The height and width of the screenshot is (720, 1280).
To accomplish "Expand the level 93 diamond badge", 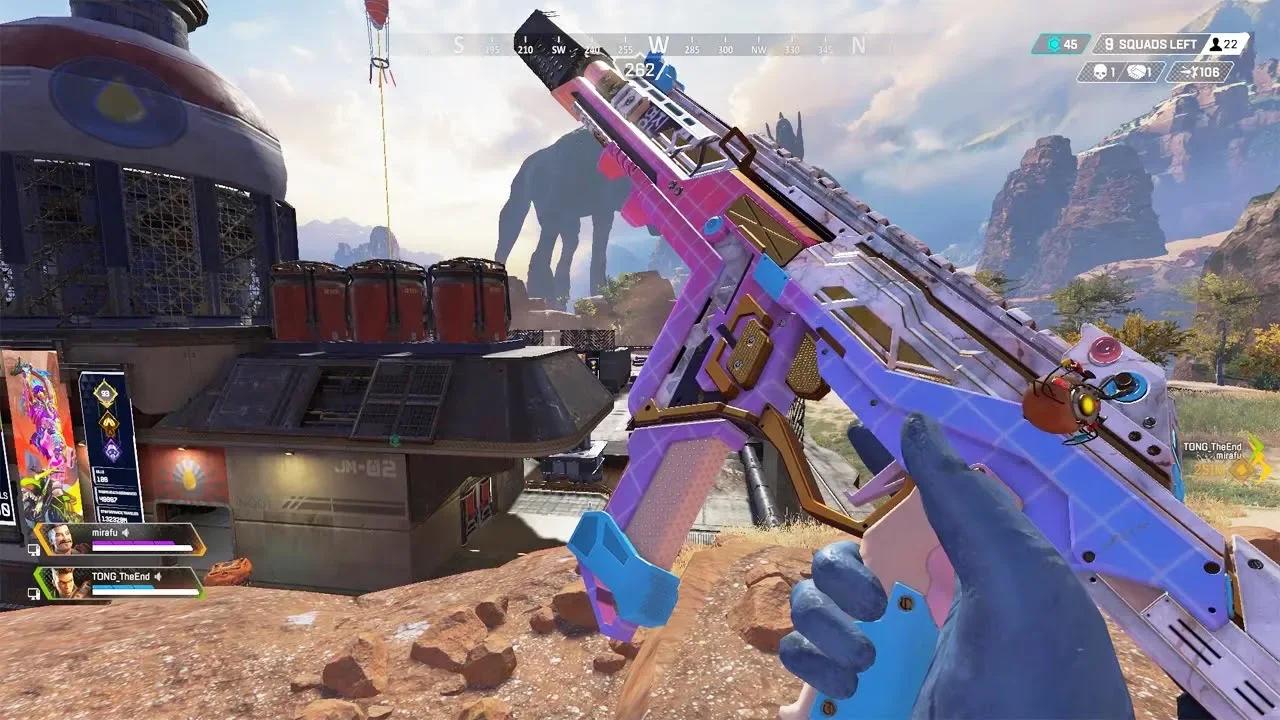I will 106,391.
